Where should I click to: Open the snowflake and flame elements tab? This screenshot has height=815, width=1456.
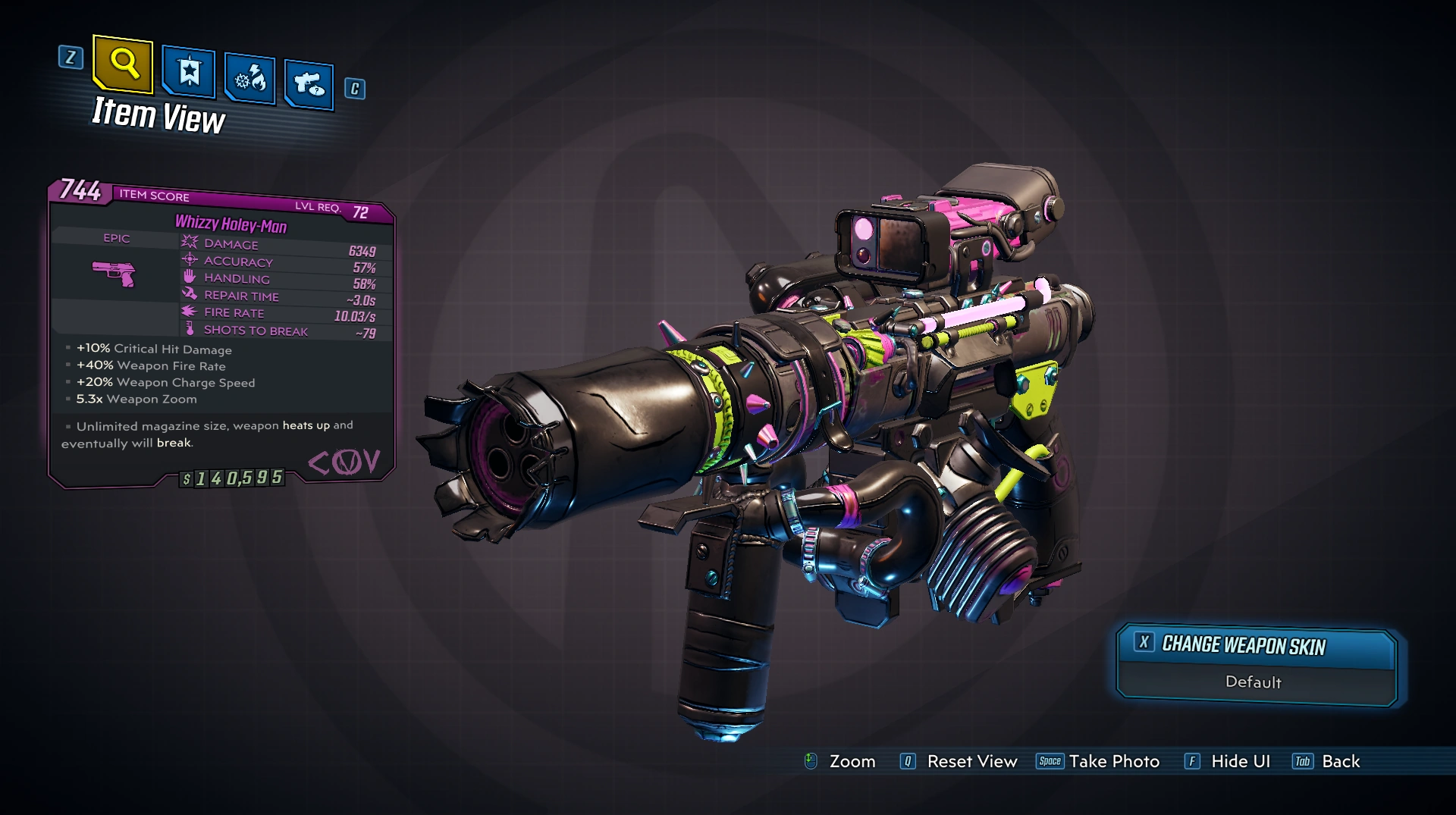pyautogui.click(x=250, y=79)
